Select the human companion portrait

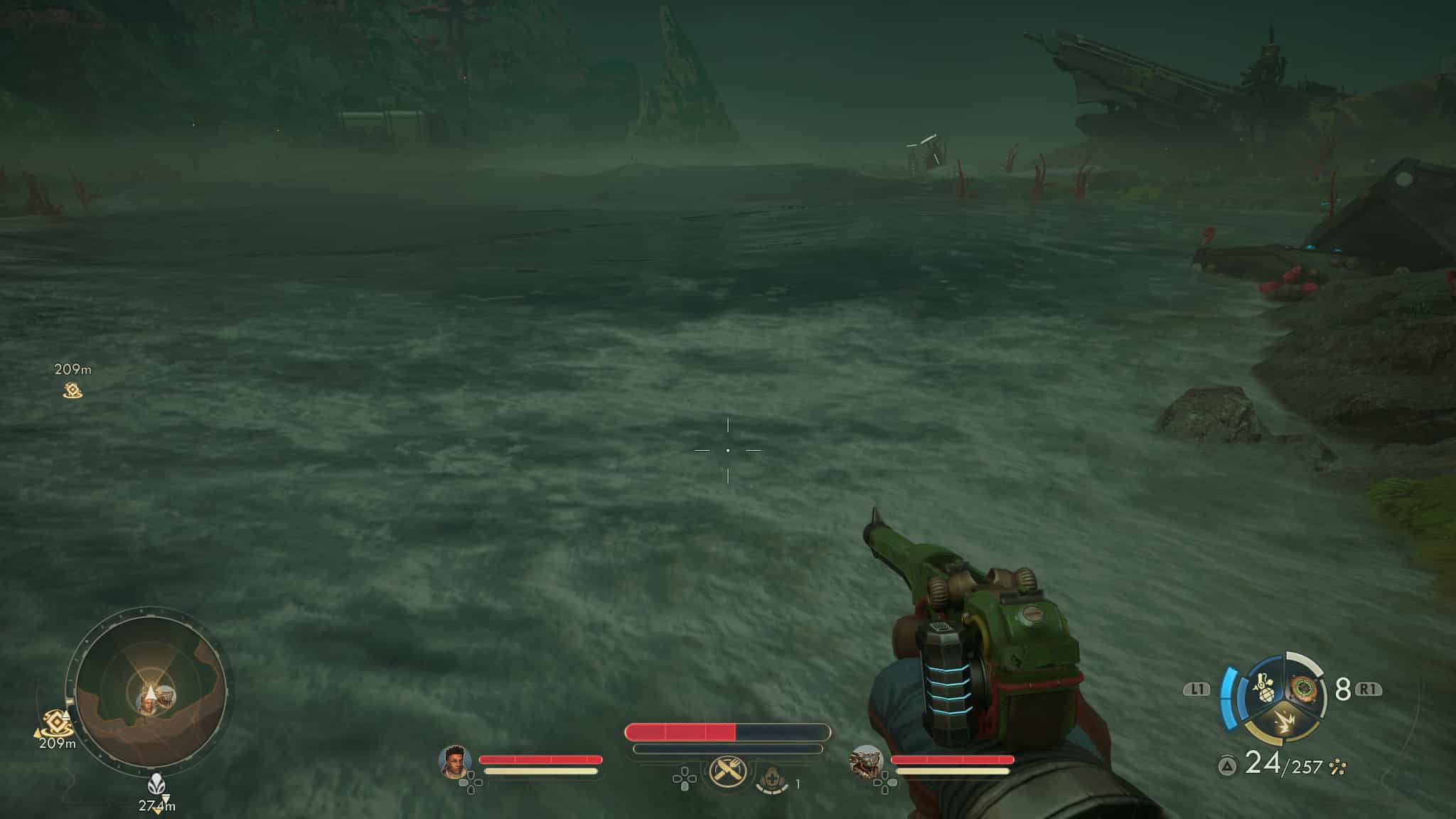[455, 761]
